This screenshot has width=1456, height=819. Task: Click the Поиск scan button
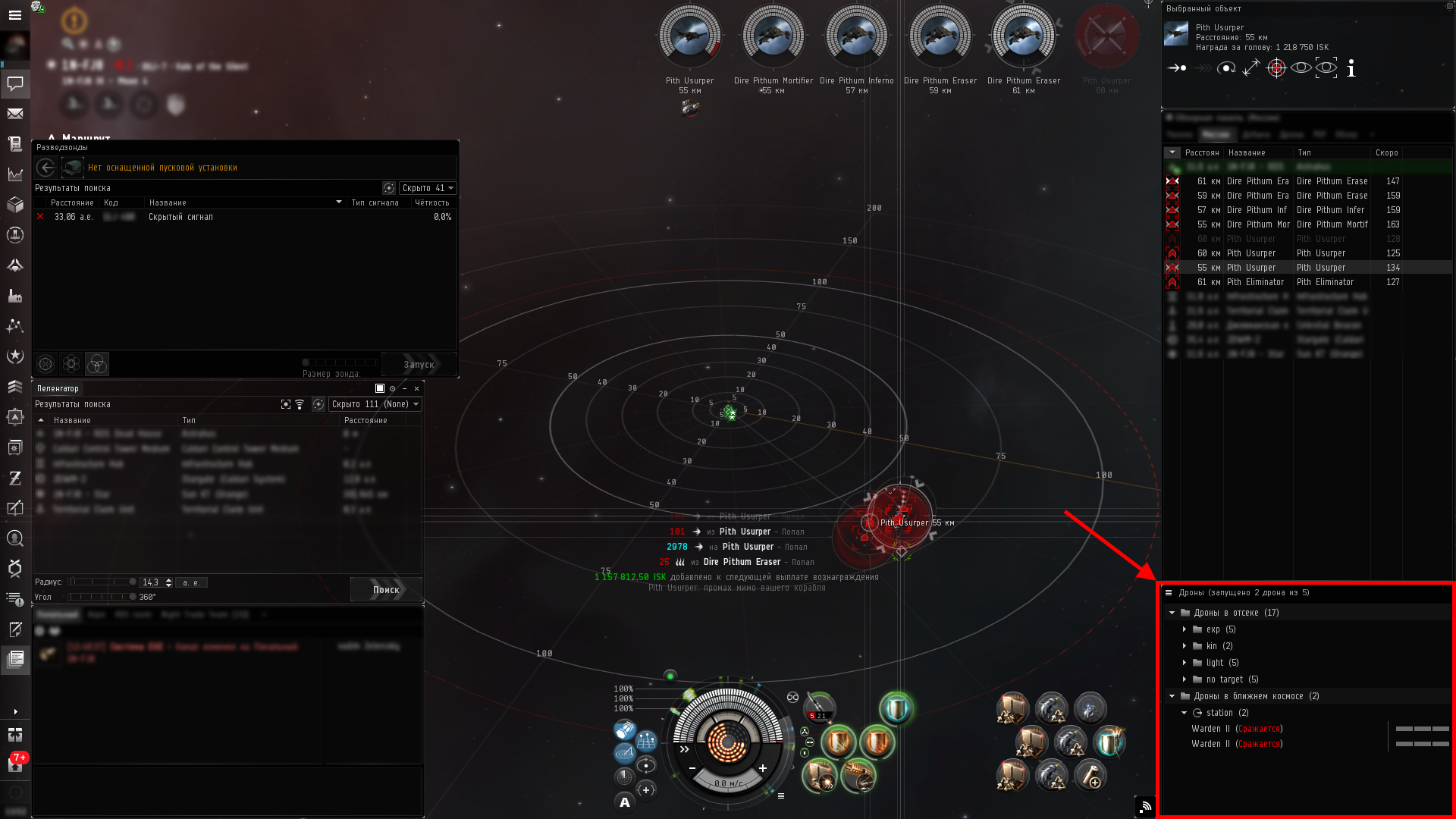pyautogui.click(x=386, y=589)
